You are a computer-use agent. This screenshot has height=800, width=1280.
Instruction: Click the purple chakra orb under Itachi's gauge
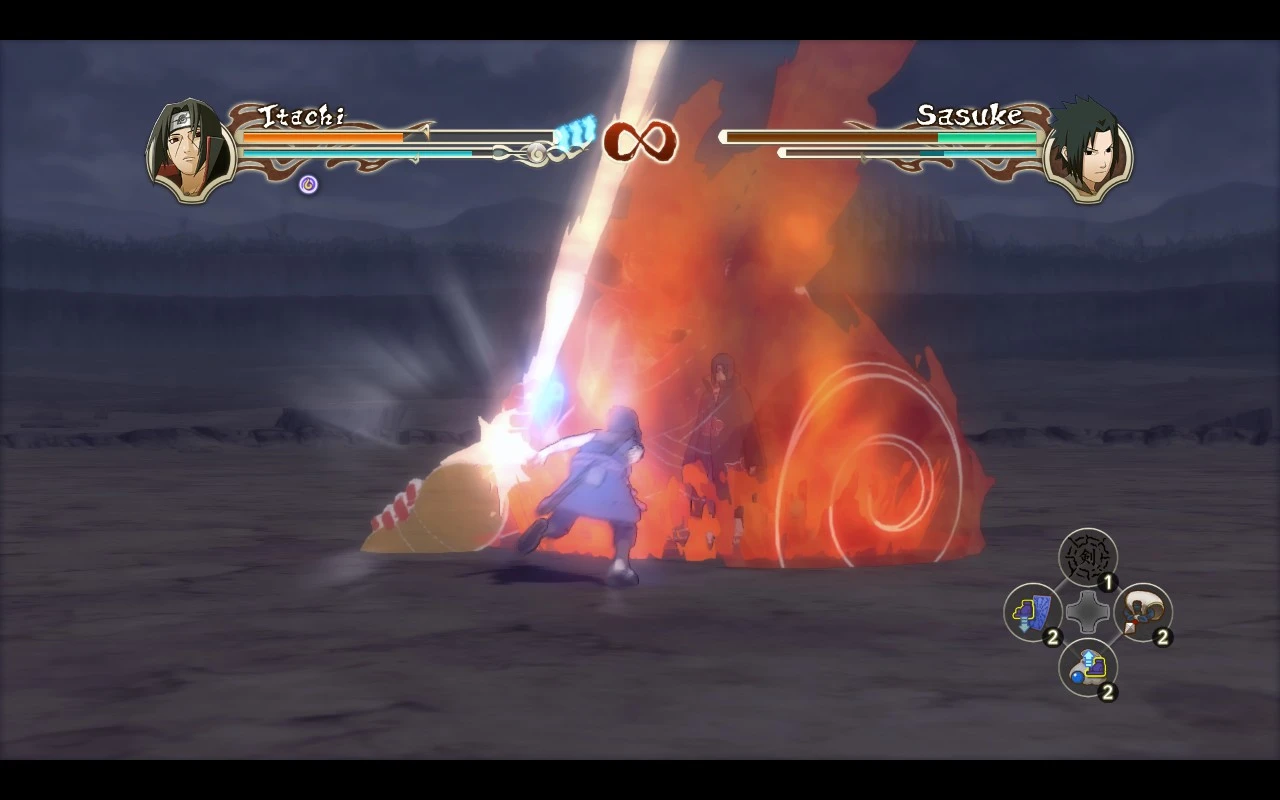(306, 184)
